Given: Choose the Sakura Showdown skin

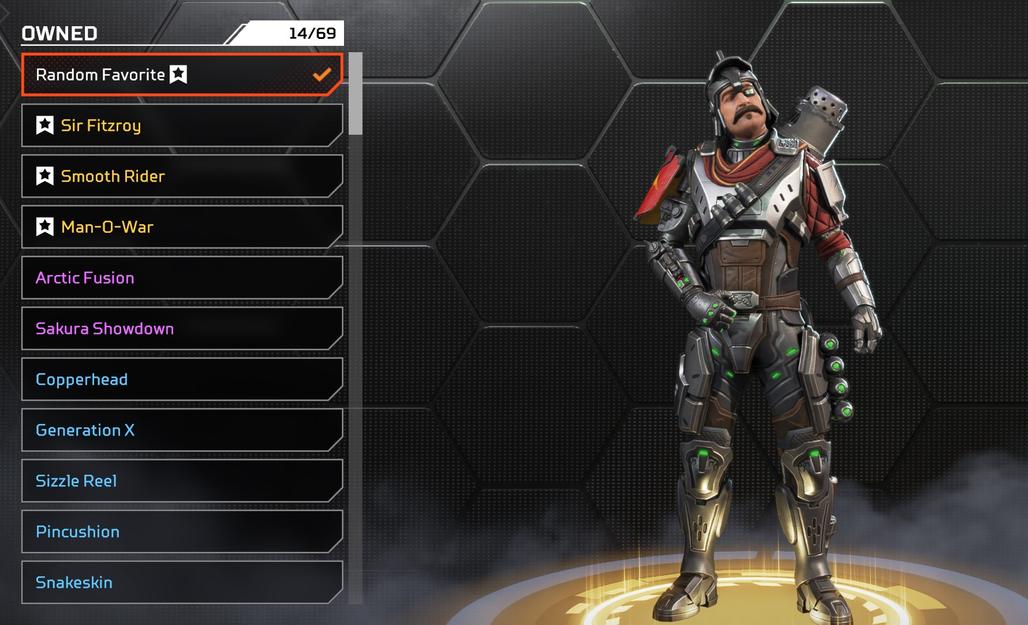Looking at the screenshot, I should click(x=182, y=329).
